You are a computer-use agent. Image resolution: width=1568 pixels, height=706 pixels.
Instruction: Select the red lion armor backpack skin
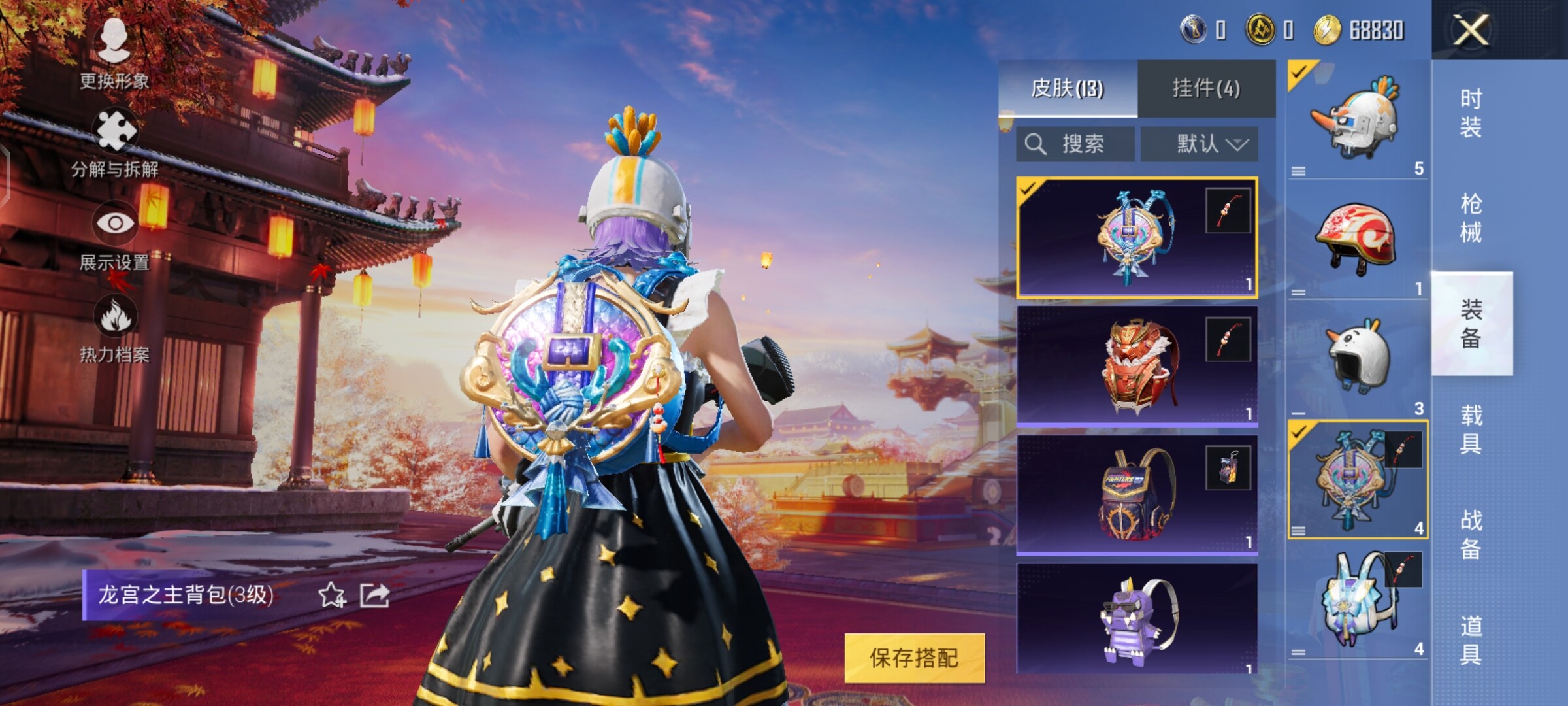pos(1137,367)
